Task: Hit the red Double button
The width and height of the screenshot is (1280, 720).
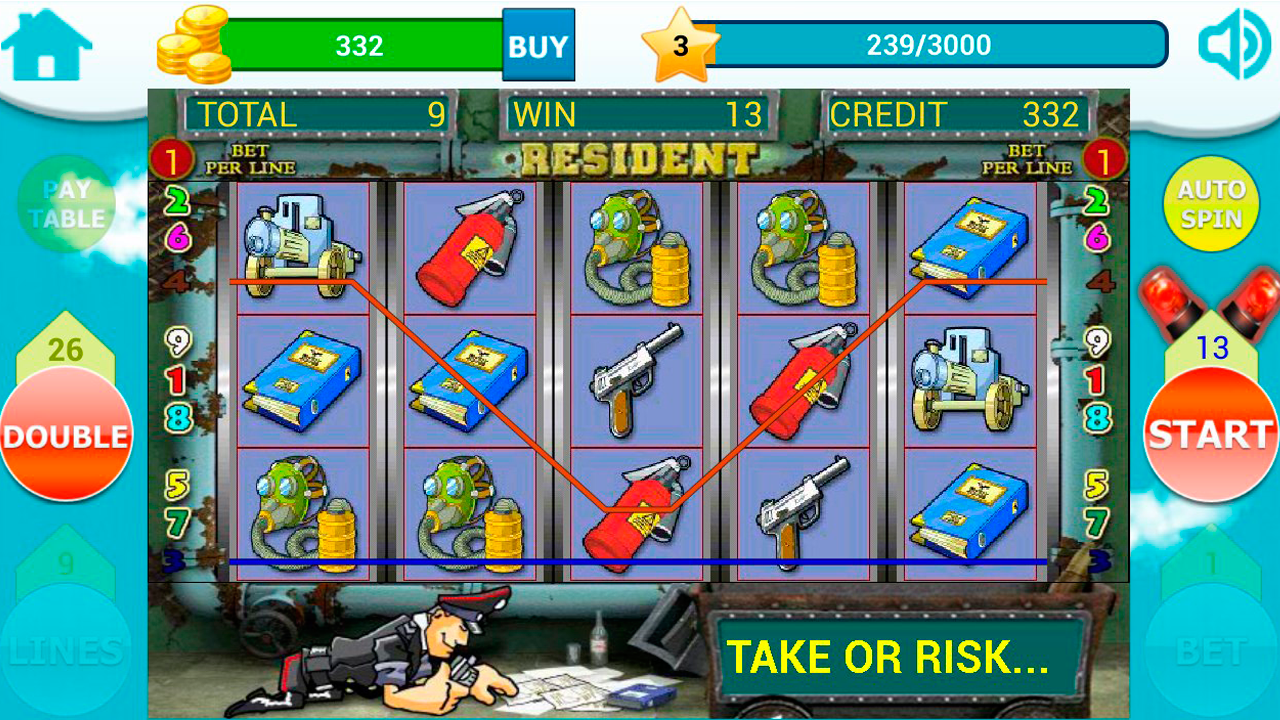Action: (66, 435)
